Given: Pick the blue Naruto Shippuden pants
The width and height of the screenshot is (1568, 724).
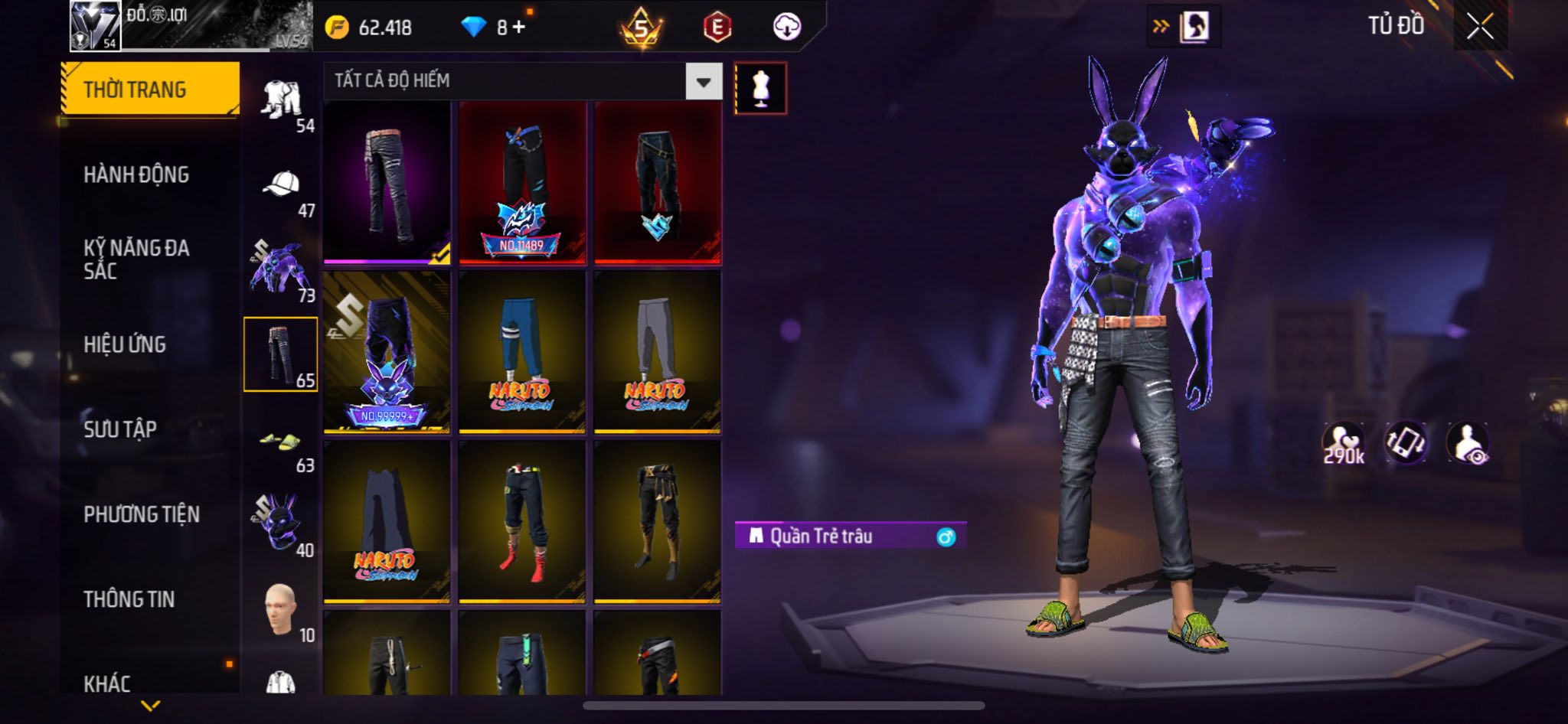Looking at the screenshot, I should pyautogui.click(x=522, y=352).
